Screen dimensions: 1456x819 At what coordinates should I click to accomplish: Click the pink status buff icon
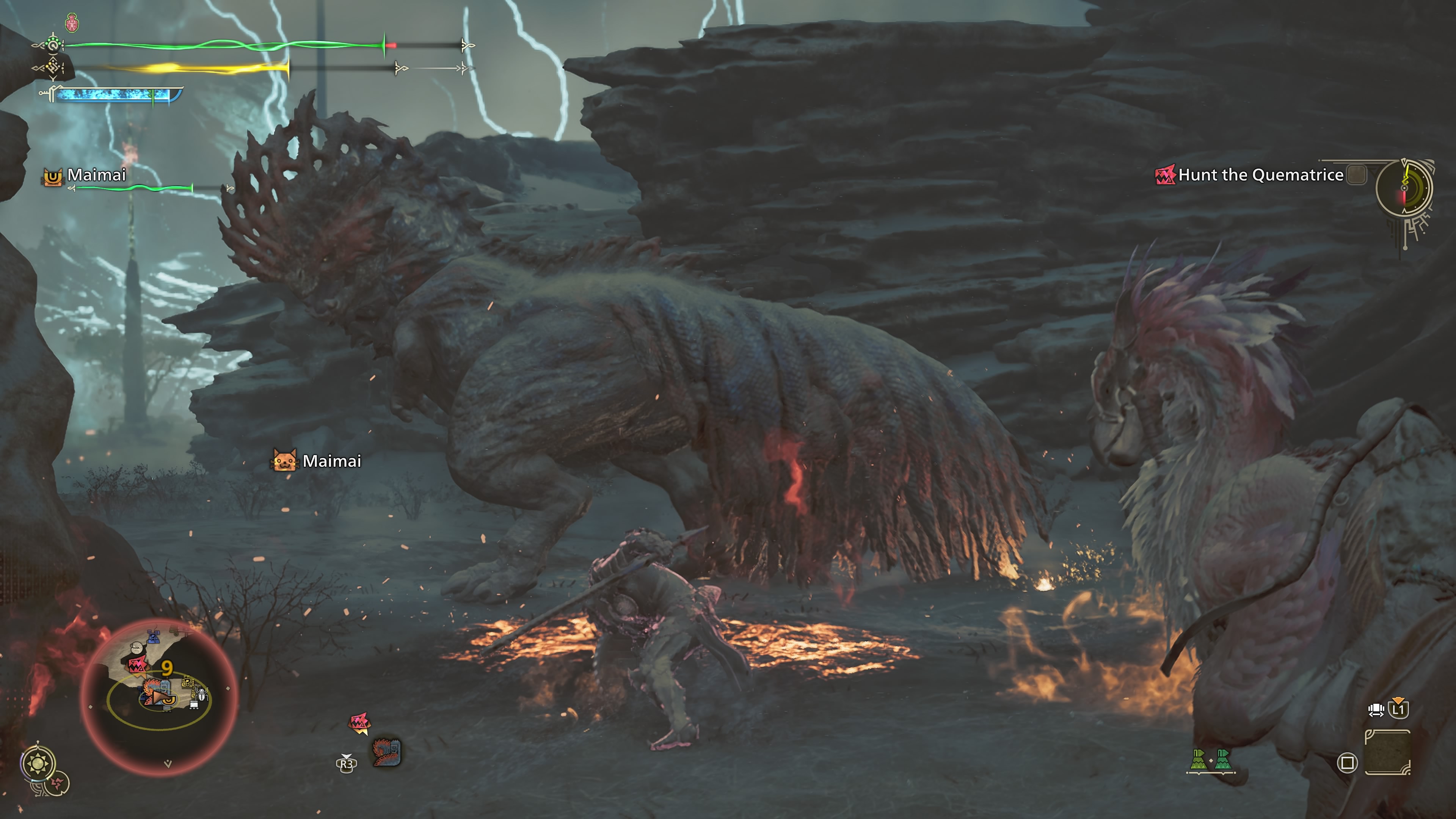(72, 23)
